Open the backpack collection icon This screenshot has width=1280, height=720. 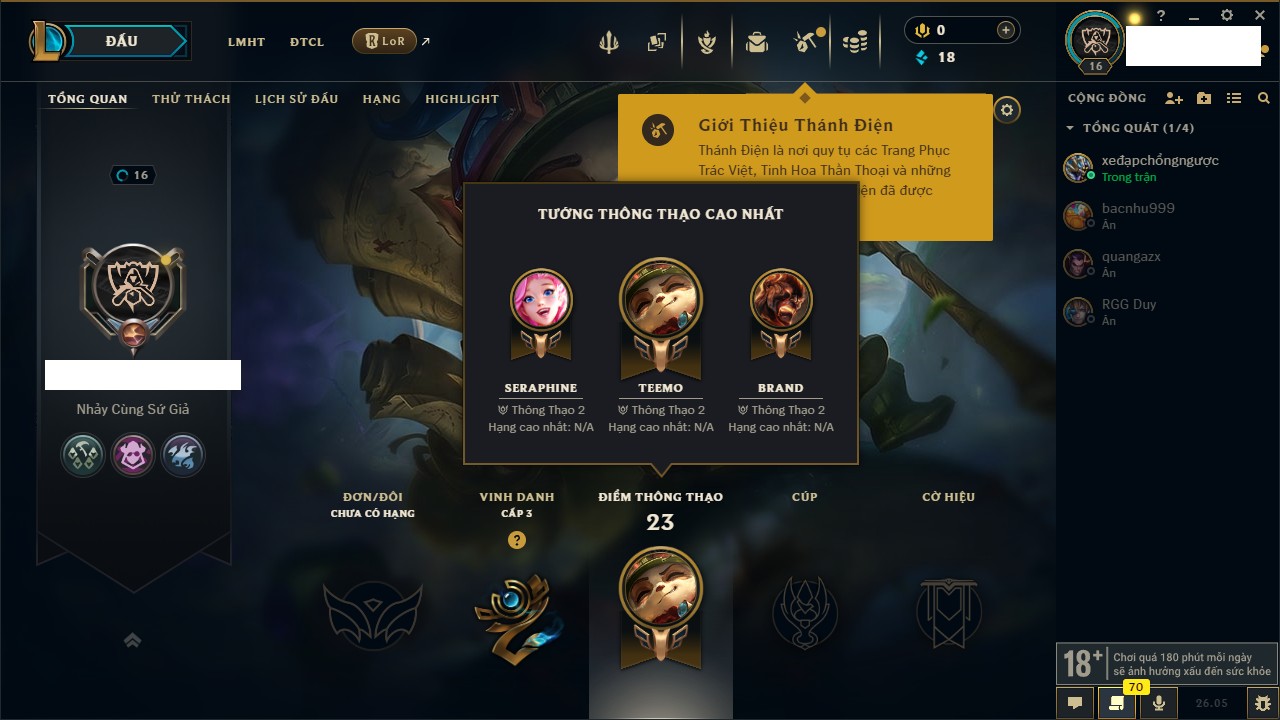(756, 42)
